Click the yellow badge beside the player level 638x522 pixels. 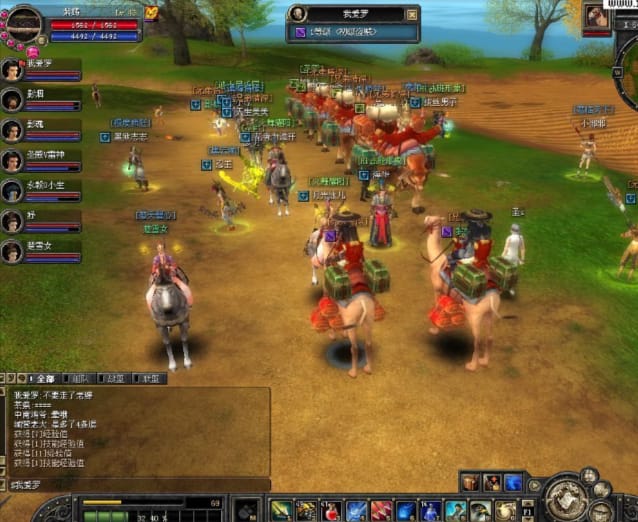pos(151,13)
